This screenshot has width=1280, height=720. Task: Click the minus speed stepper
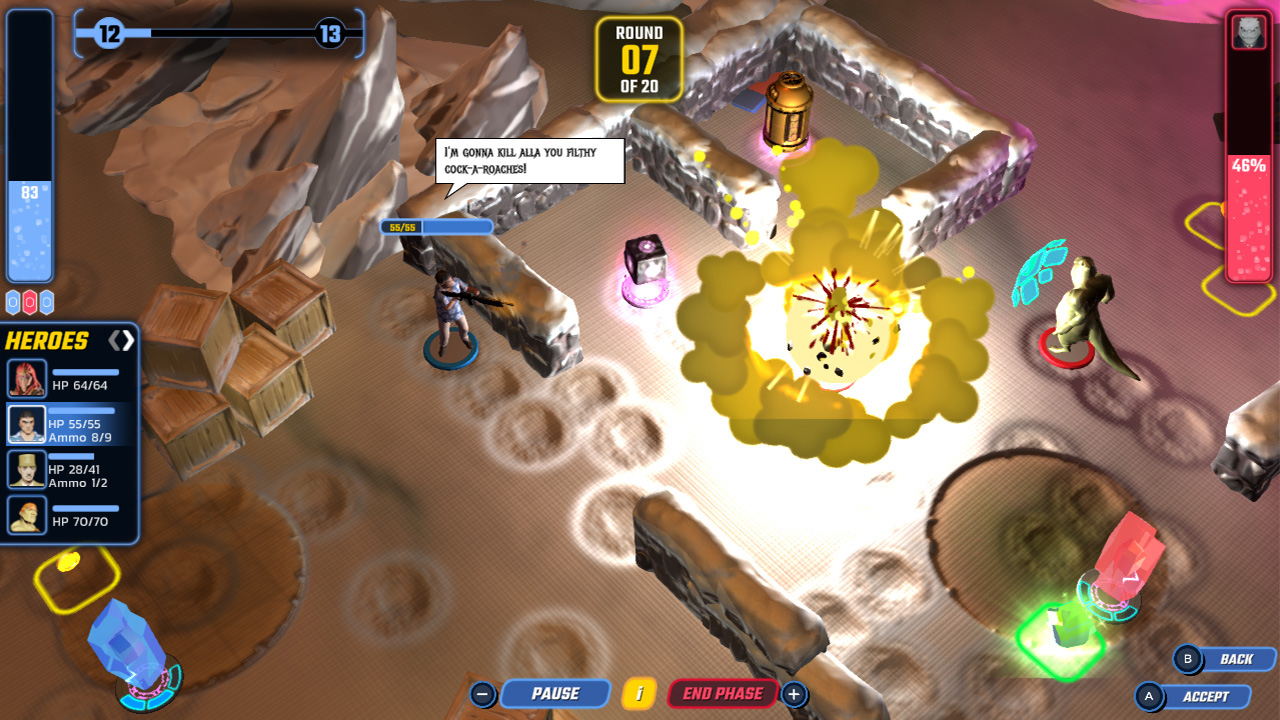pyautogui.click(x=485, y=692)
